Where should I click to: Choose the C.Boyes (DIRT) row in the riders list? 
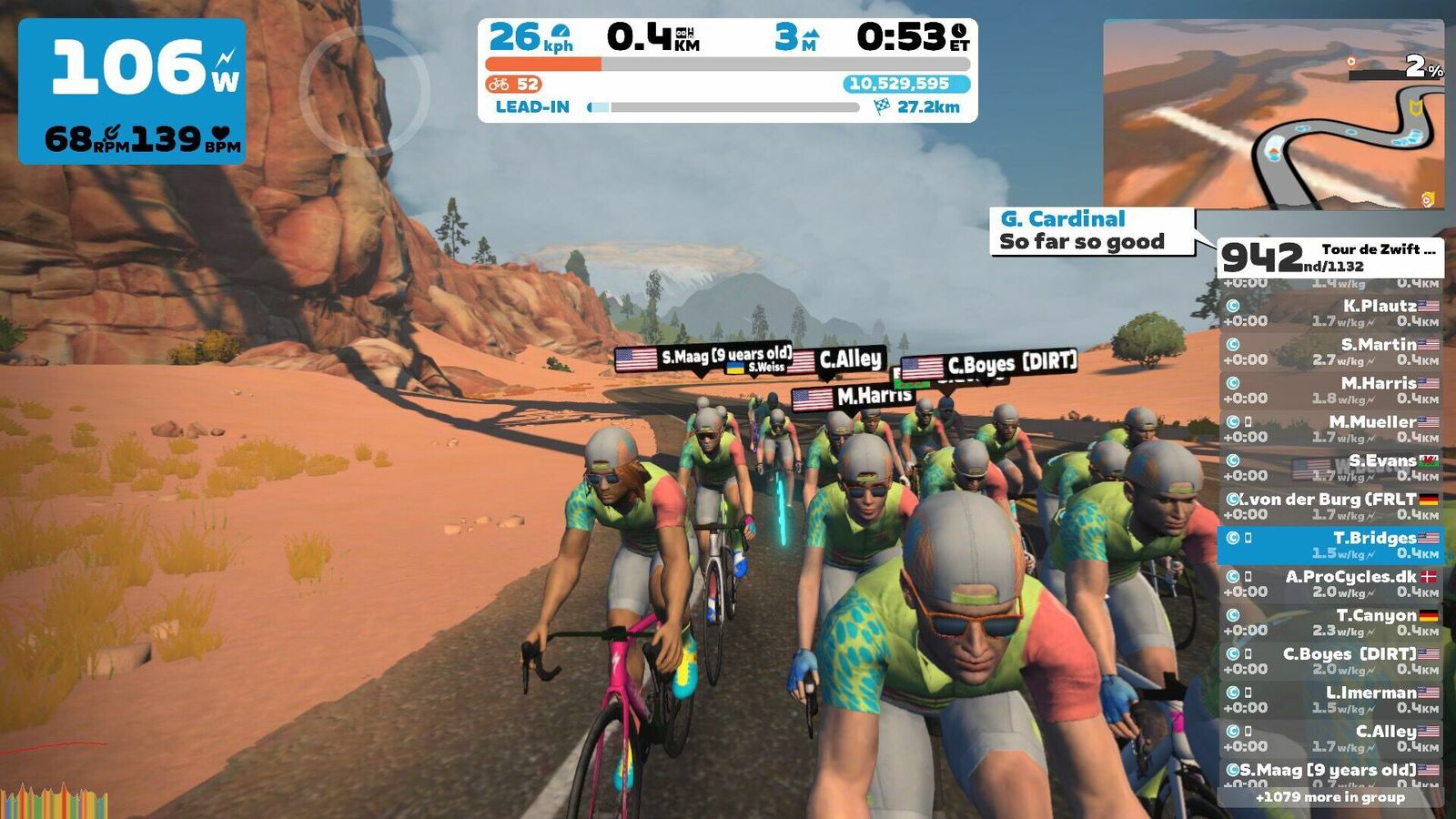tap(1330, 661)
